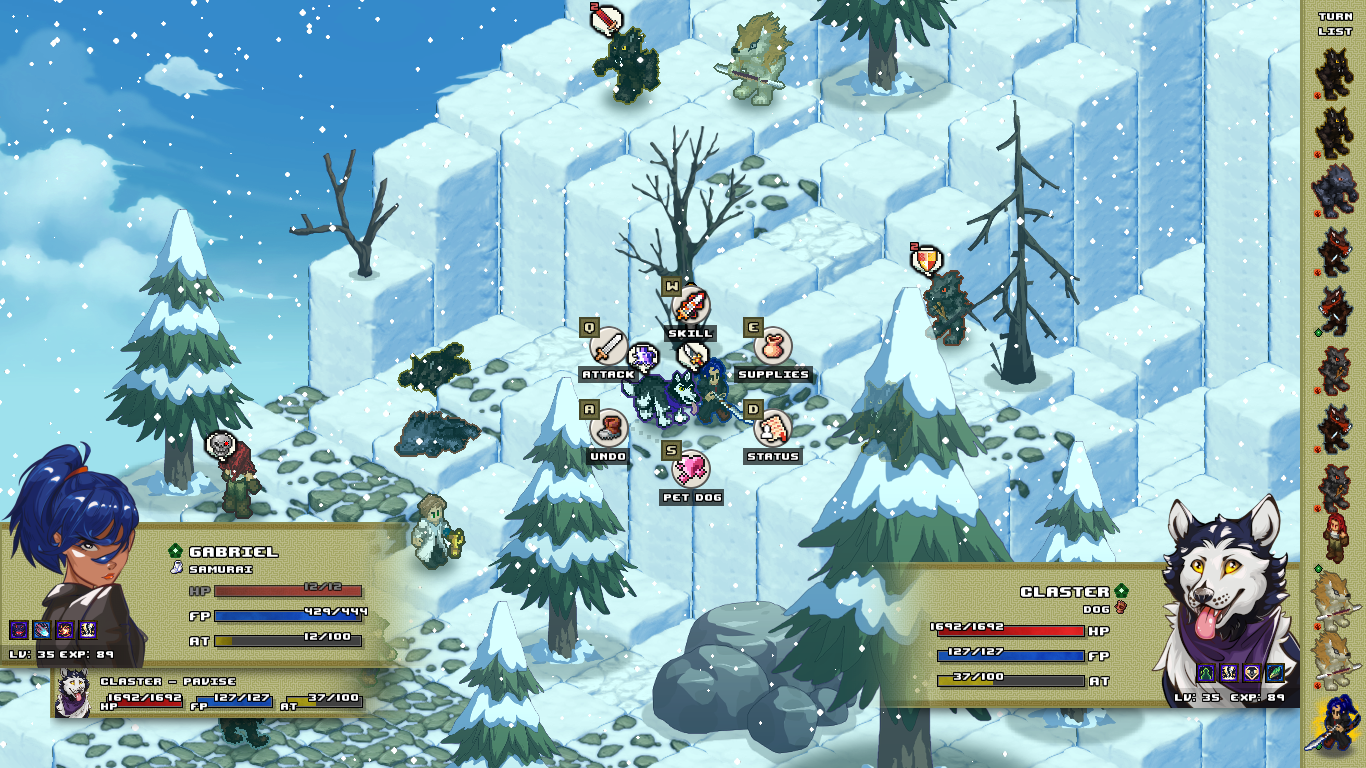Image resolution: width=1366 pixels, height=768 pixels.
Task: Open the Status screen
Action: [x=772, y=429]
